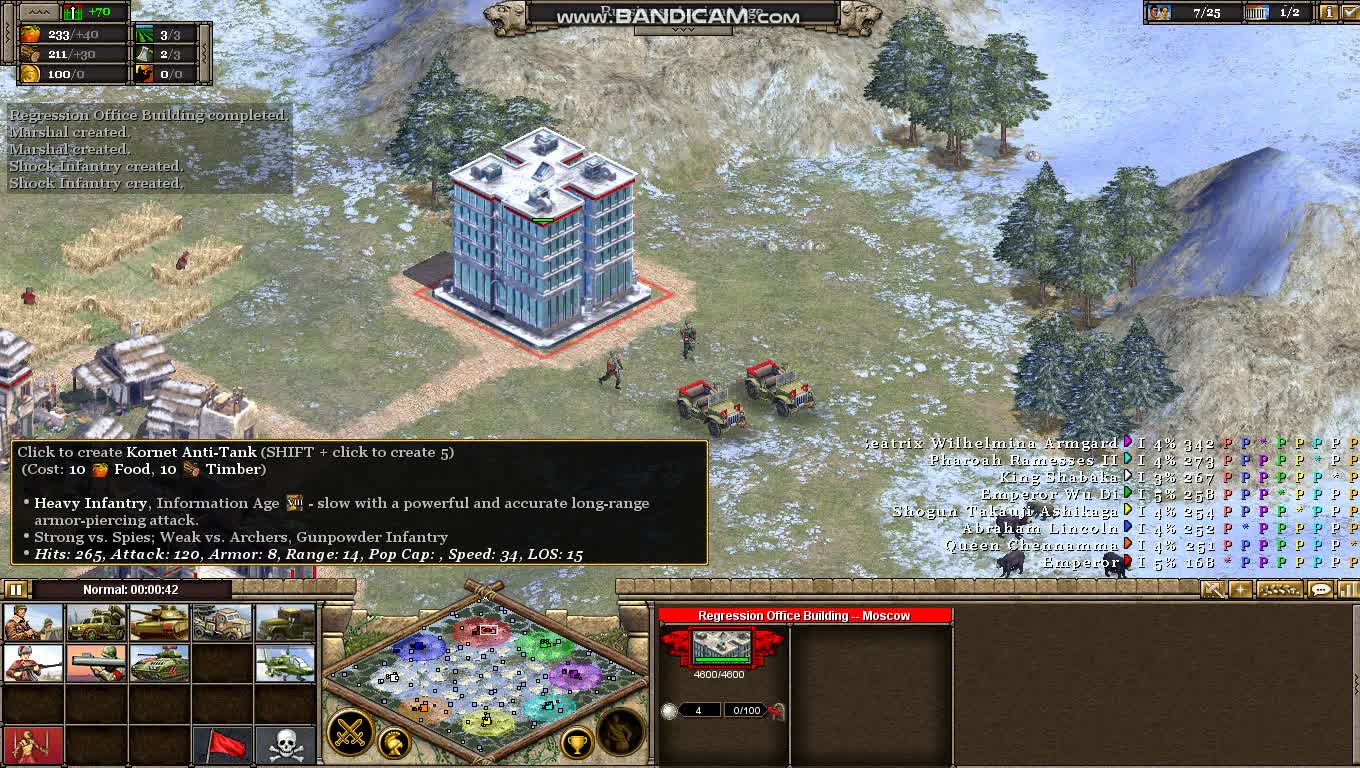Viewport: 1360px width, 768px height.
Task: Build the attack helicopter unit
Action: (x=285, y=663)
